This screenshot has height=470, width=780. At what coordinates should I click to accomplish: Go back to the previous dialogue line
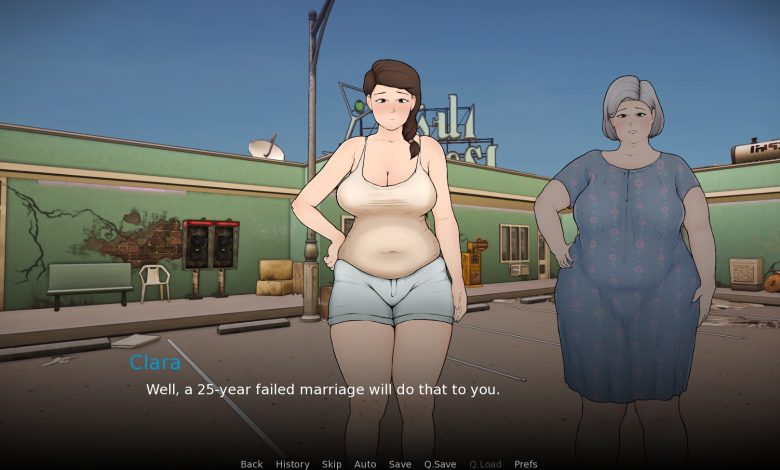[251, 464]
